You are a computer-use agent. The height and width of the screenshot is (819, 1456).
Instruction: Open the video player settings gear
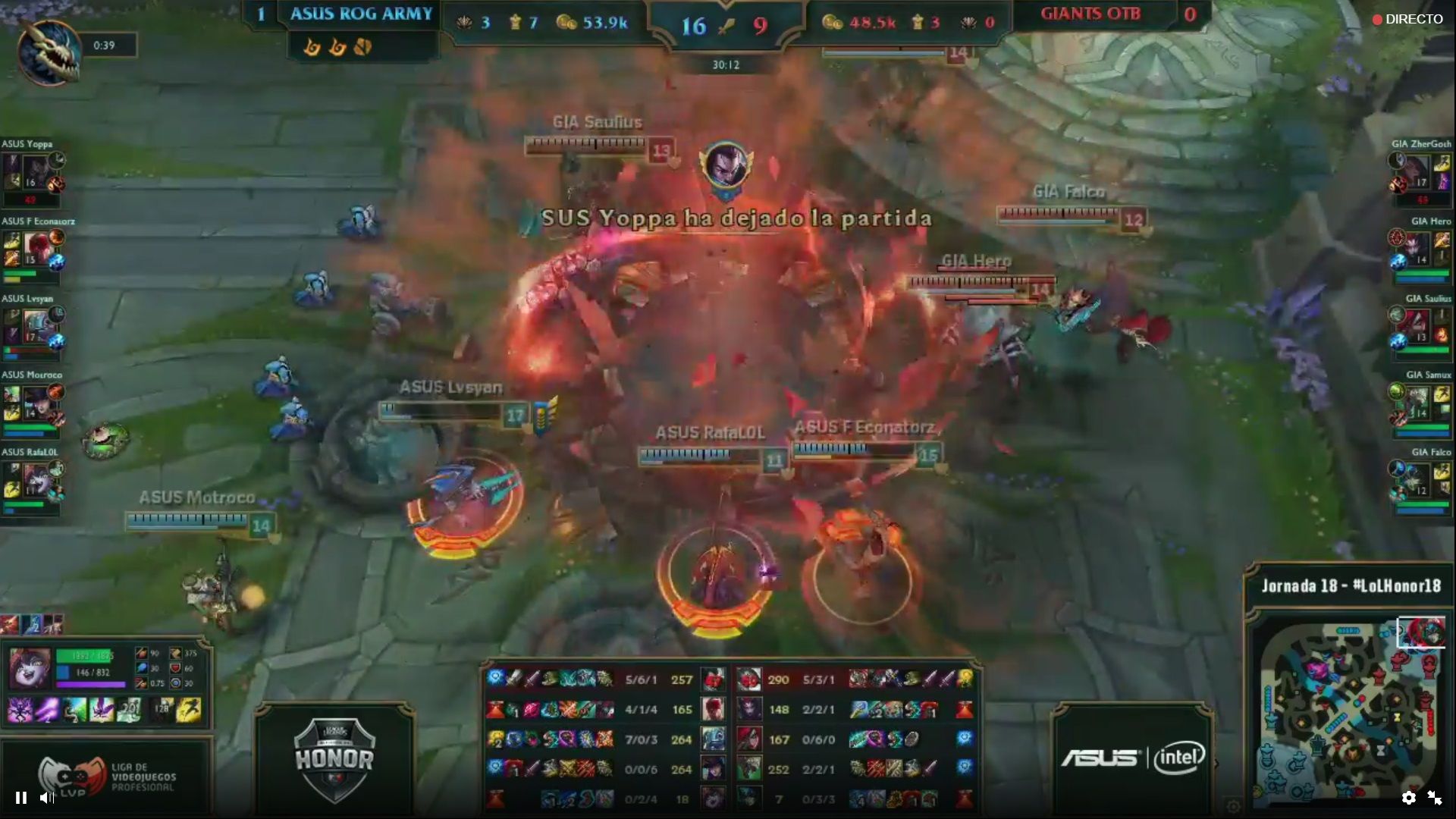coord(1408,797)
